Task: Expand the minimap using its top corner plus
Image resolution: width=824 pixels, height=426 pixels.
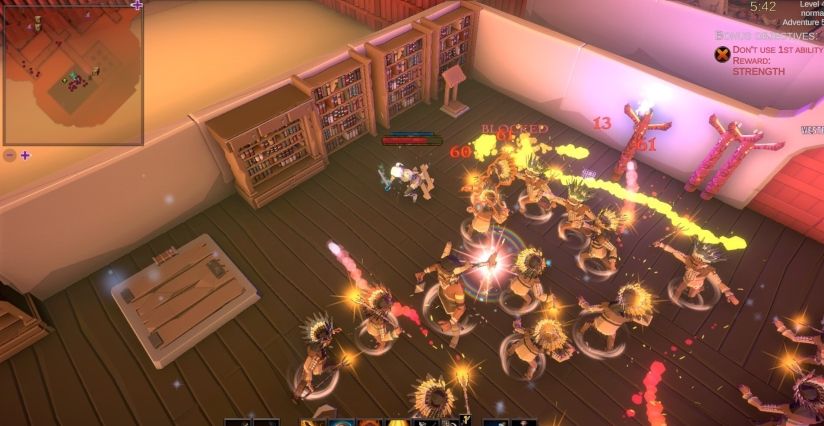Action: pyautogui.click(x=137, y=5)
